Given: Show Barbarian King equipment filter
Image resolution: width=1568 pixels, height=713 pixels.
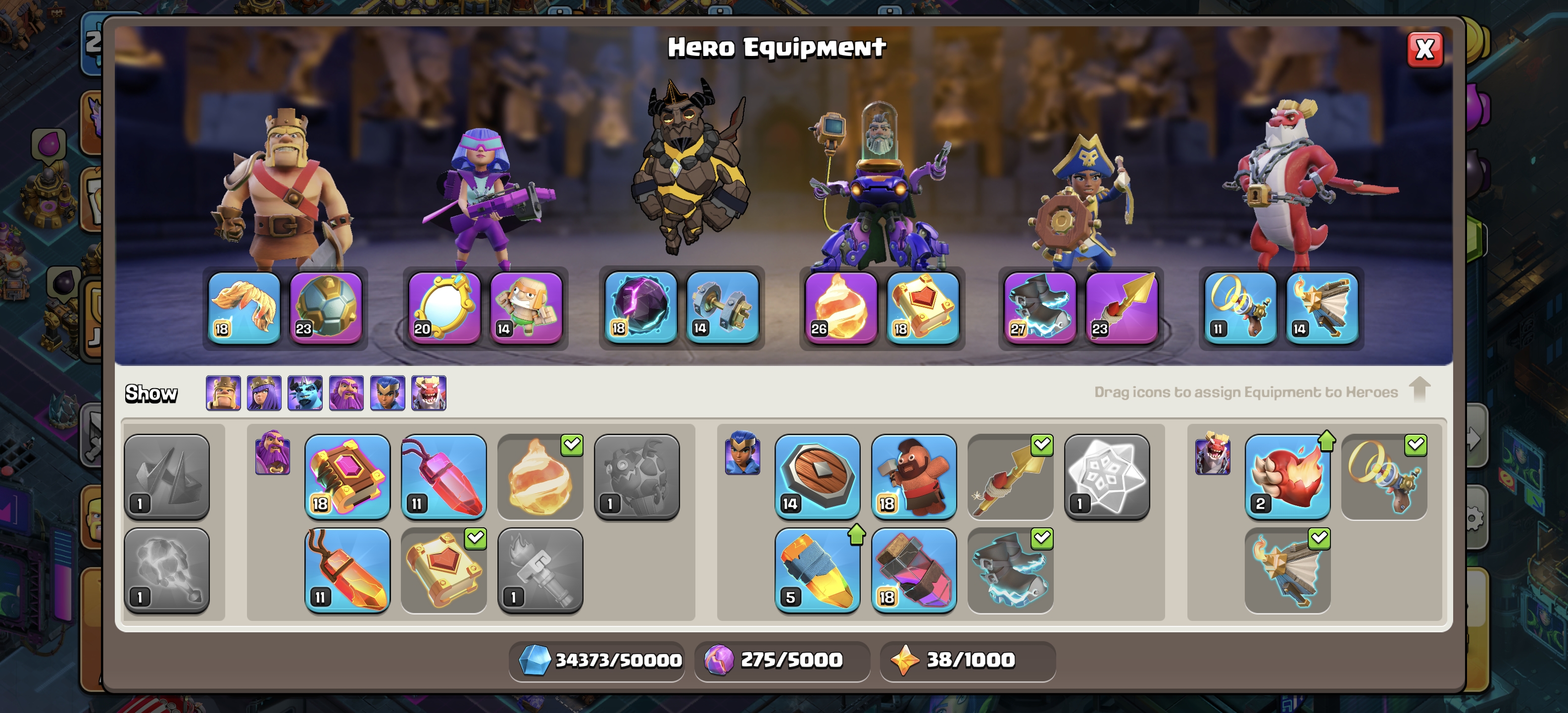Looking at the screenshot, I should 223,393.
